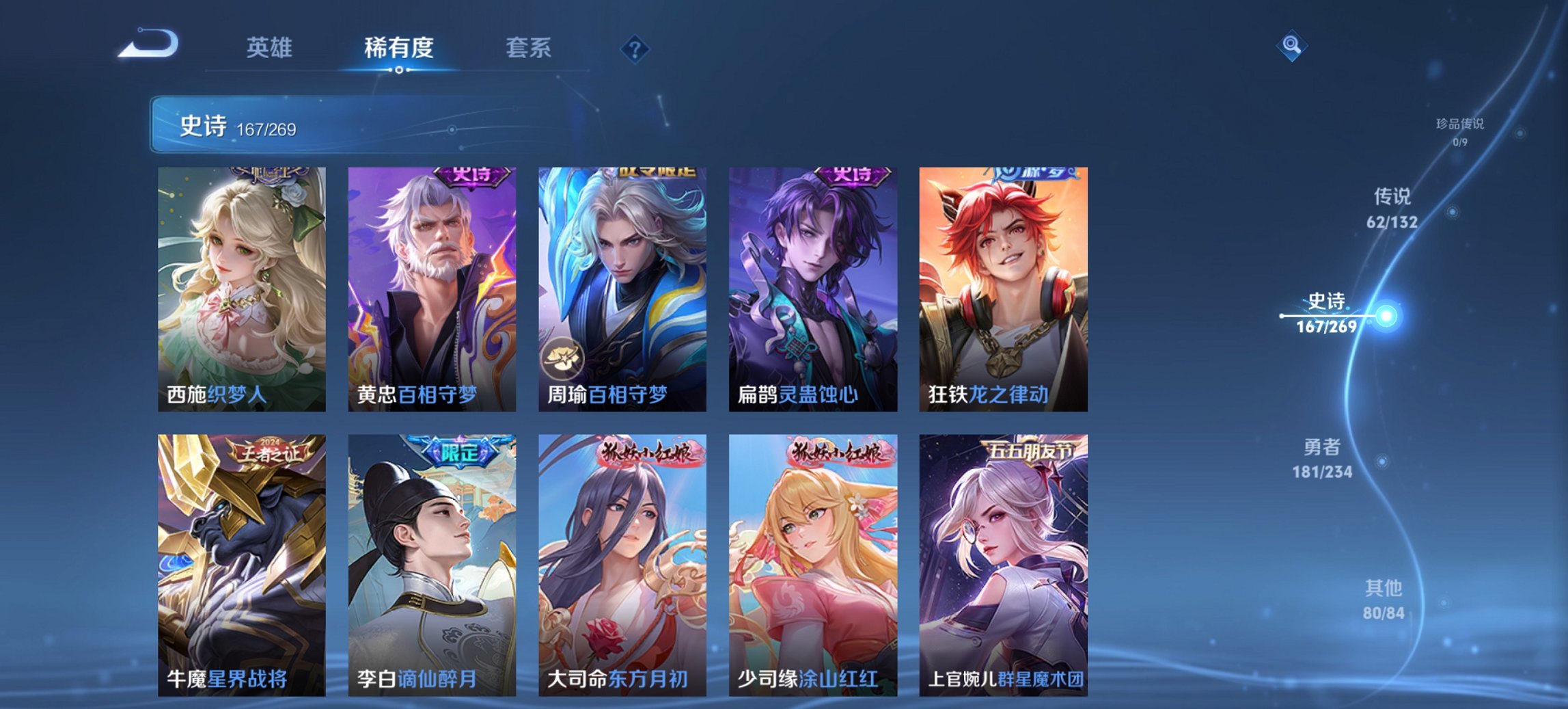
Task: Click the tab underline indicator below 稀有度
Action: pos(400,69)
